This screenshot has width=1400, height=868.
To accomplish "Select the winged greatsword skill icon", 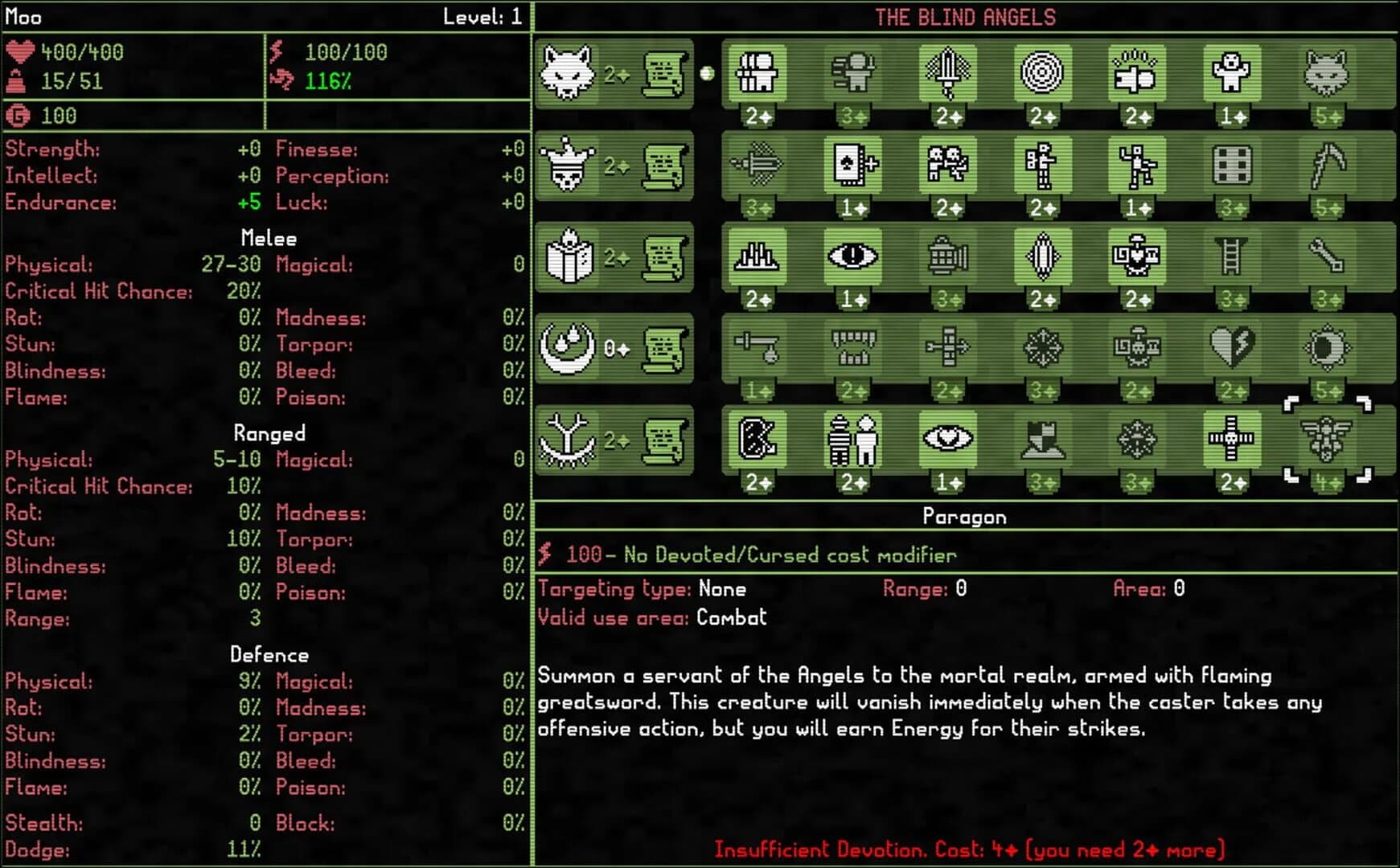I will pyautogui.click(x=947, y=74).
